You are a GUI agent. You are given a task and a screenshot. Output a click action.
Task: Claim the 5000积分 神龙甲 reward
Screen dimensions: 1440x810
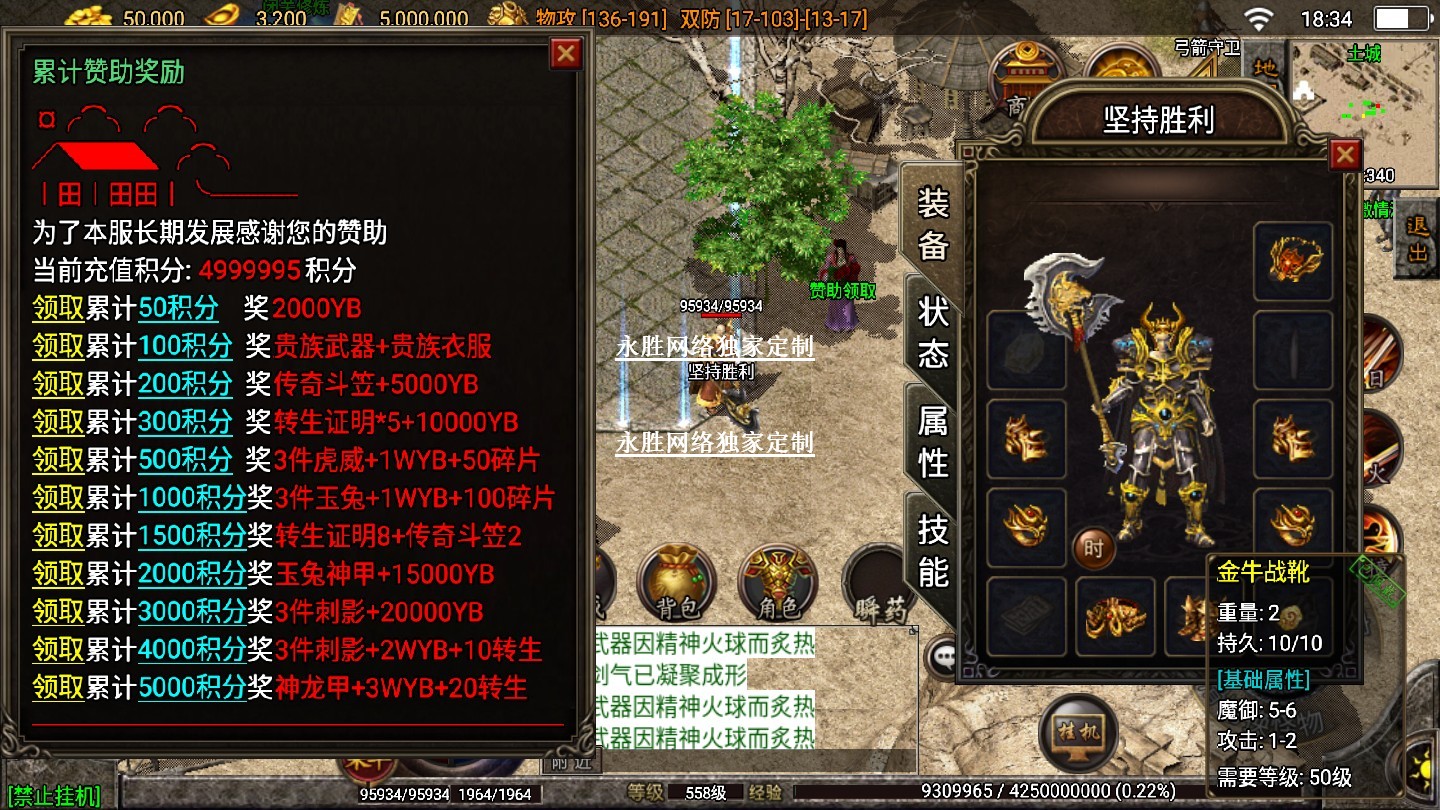point(58,688)
